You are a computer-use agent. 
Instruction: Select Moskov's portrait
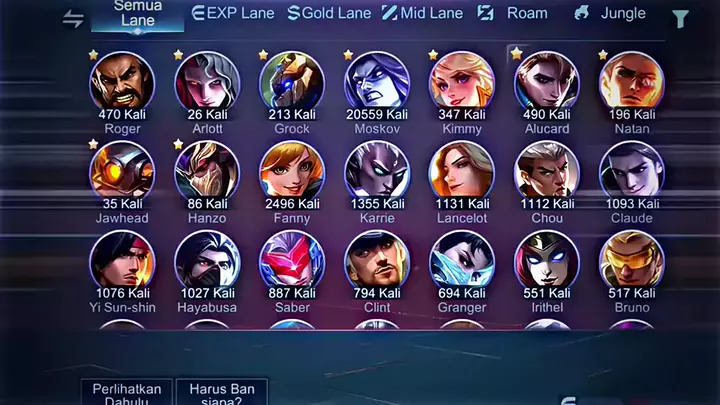pyautogui.click(x=377, y=83)
